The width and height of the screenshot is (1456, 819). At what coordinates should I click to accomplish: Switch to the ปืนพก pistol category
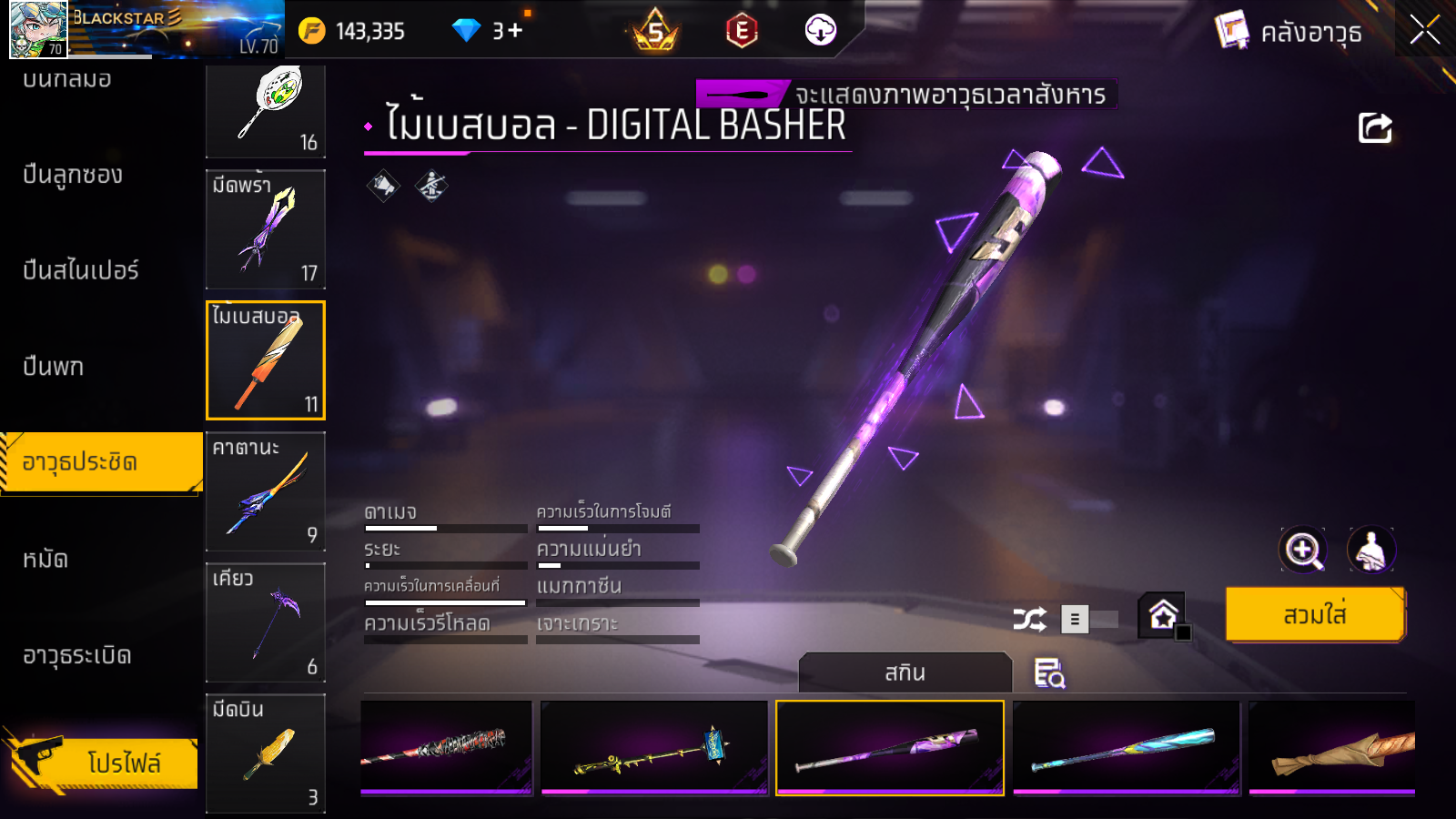click(x=54, y=367)
